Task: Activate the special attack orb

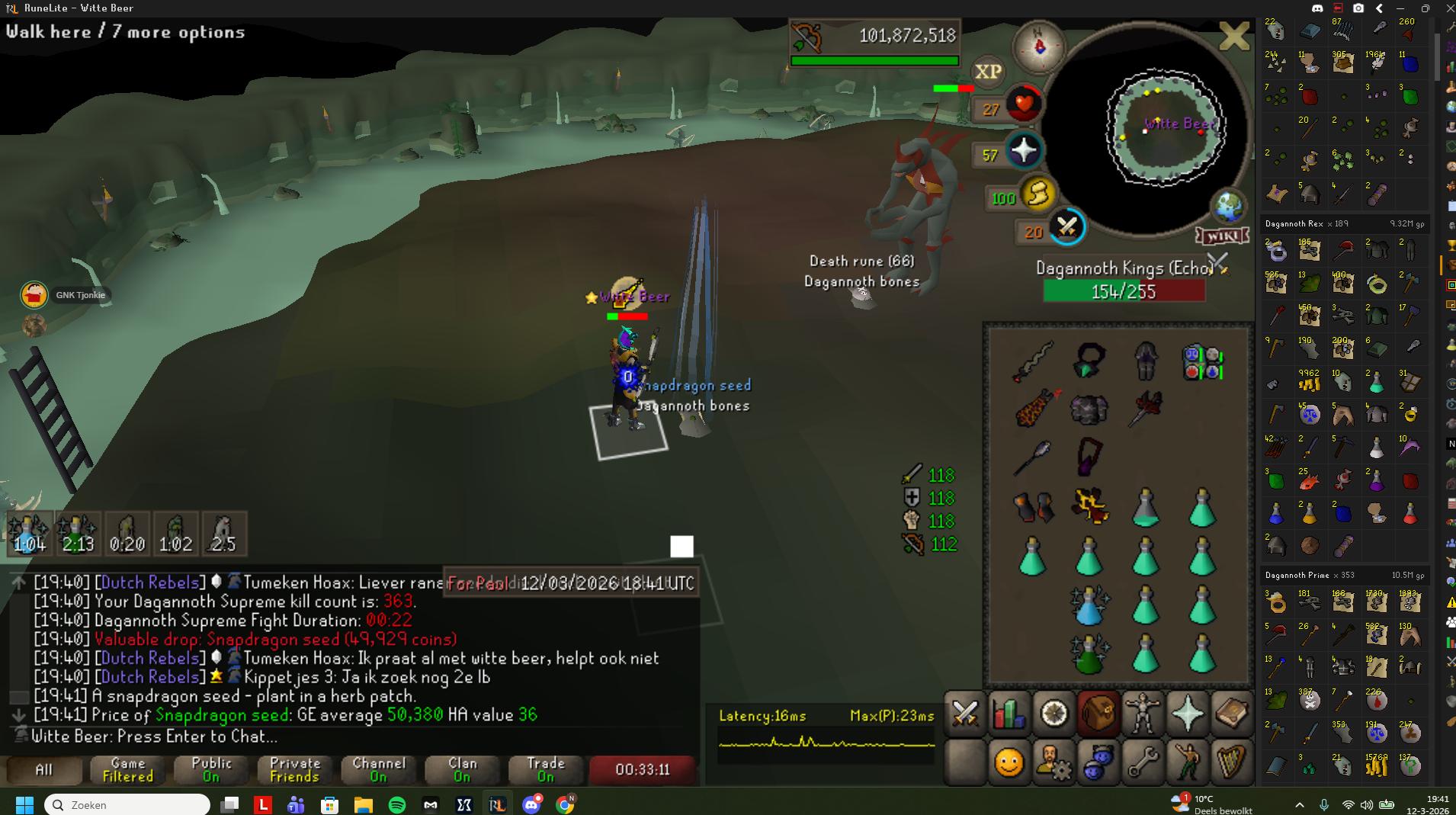Action: click(x=1066, y=227)
